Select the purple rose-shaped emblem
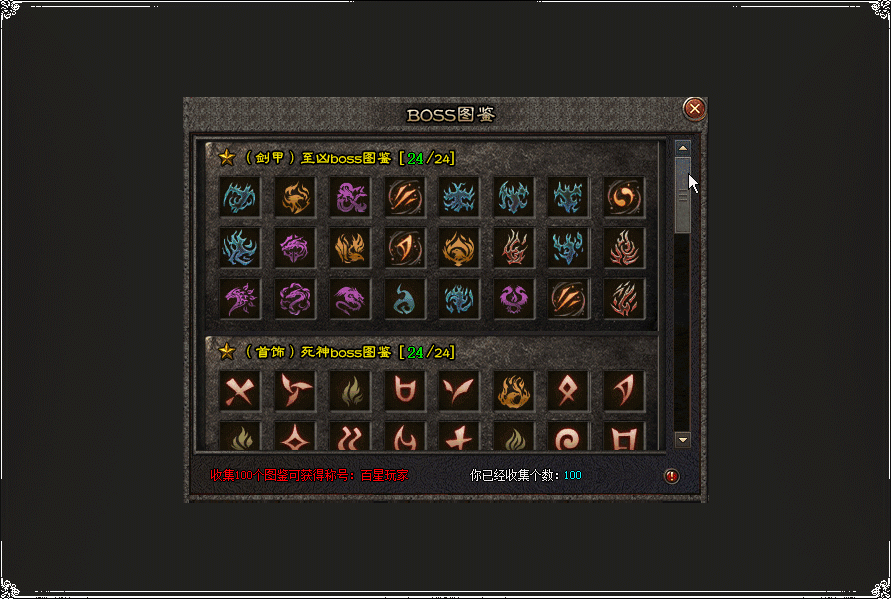The width and height of the screenshot is (892, 599). [x=295, y=297]
